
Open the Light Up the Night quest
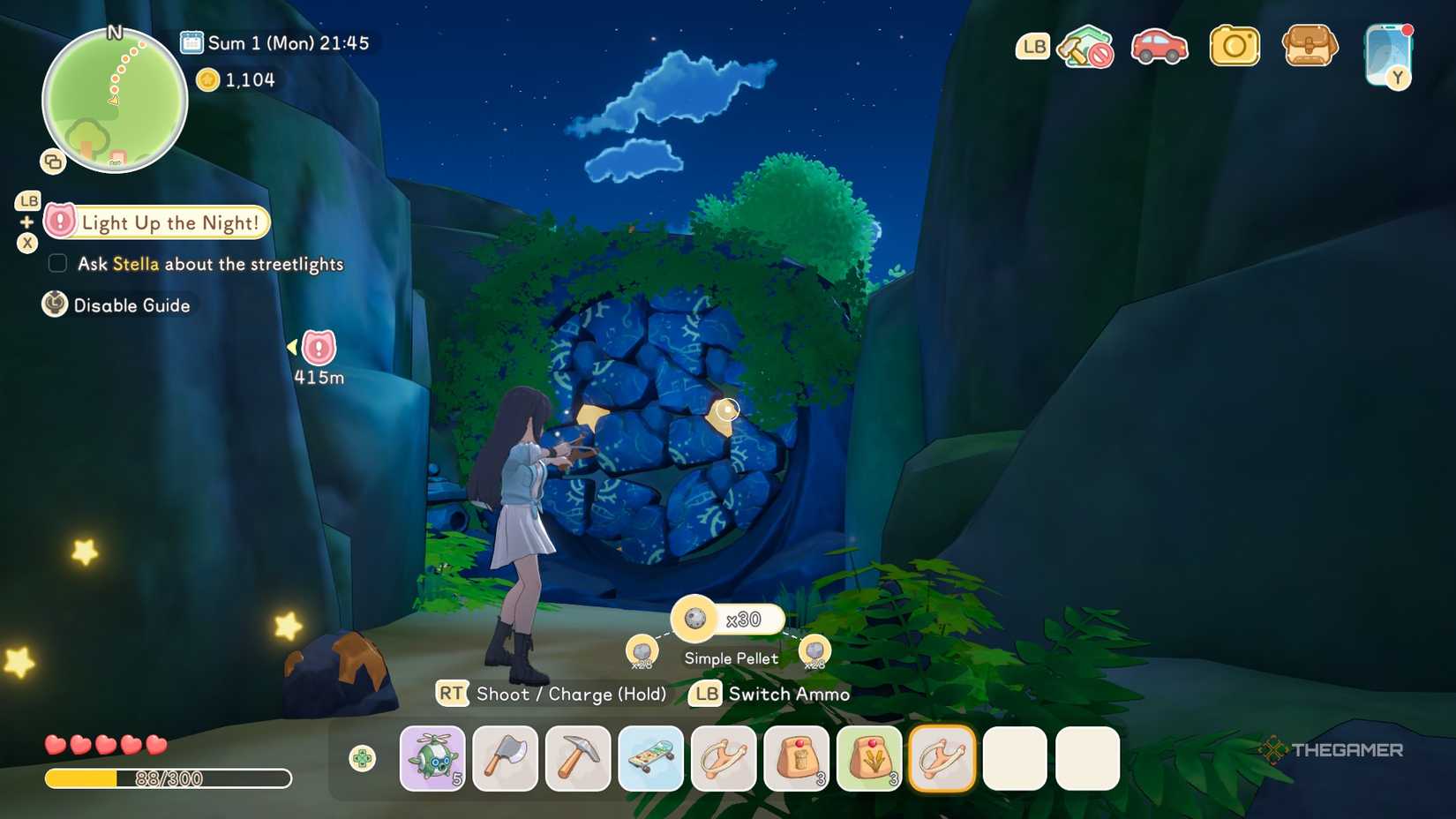[155, 222]
